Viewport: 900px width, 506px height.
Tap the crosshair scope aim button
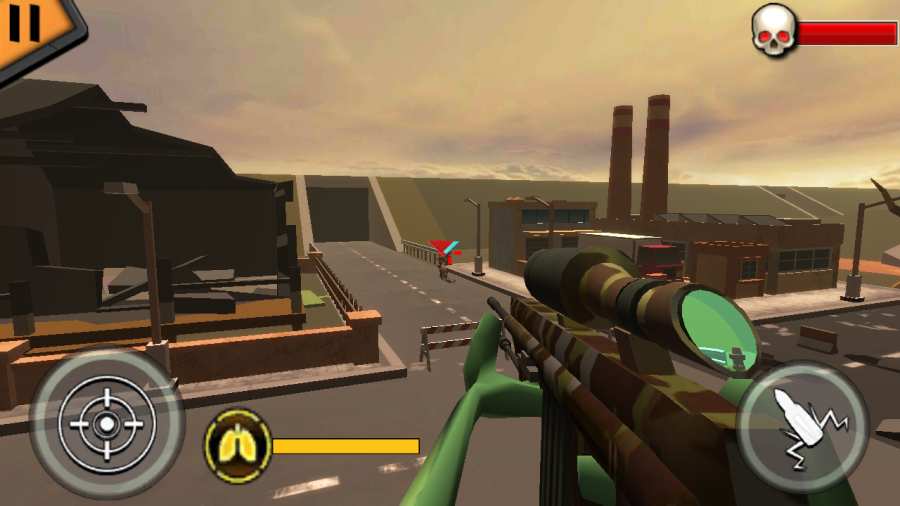coord(106,423)
